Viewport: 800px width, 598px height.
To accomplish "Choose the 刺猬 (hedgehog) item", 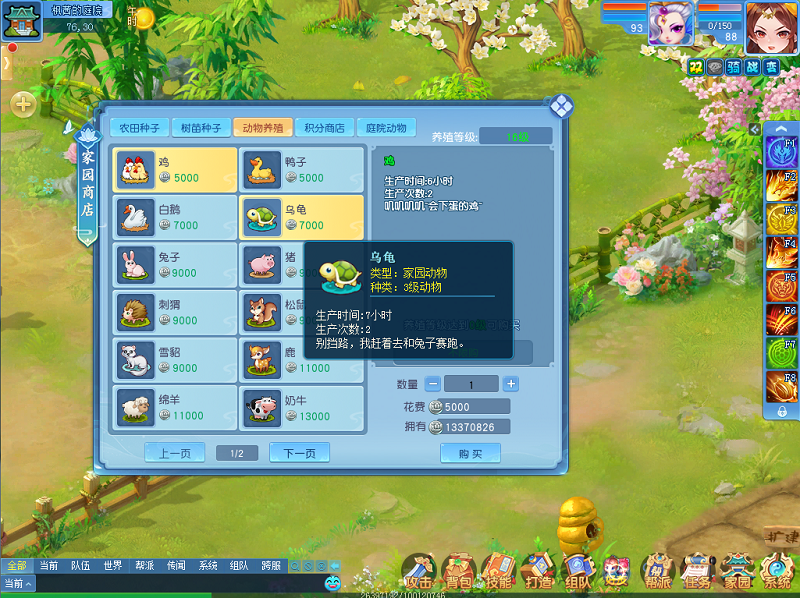I will [x=175, y=311].
